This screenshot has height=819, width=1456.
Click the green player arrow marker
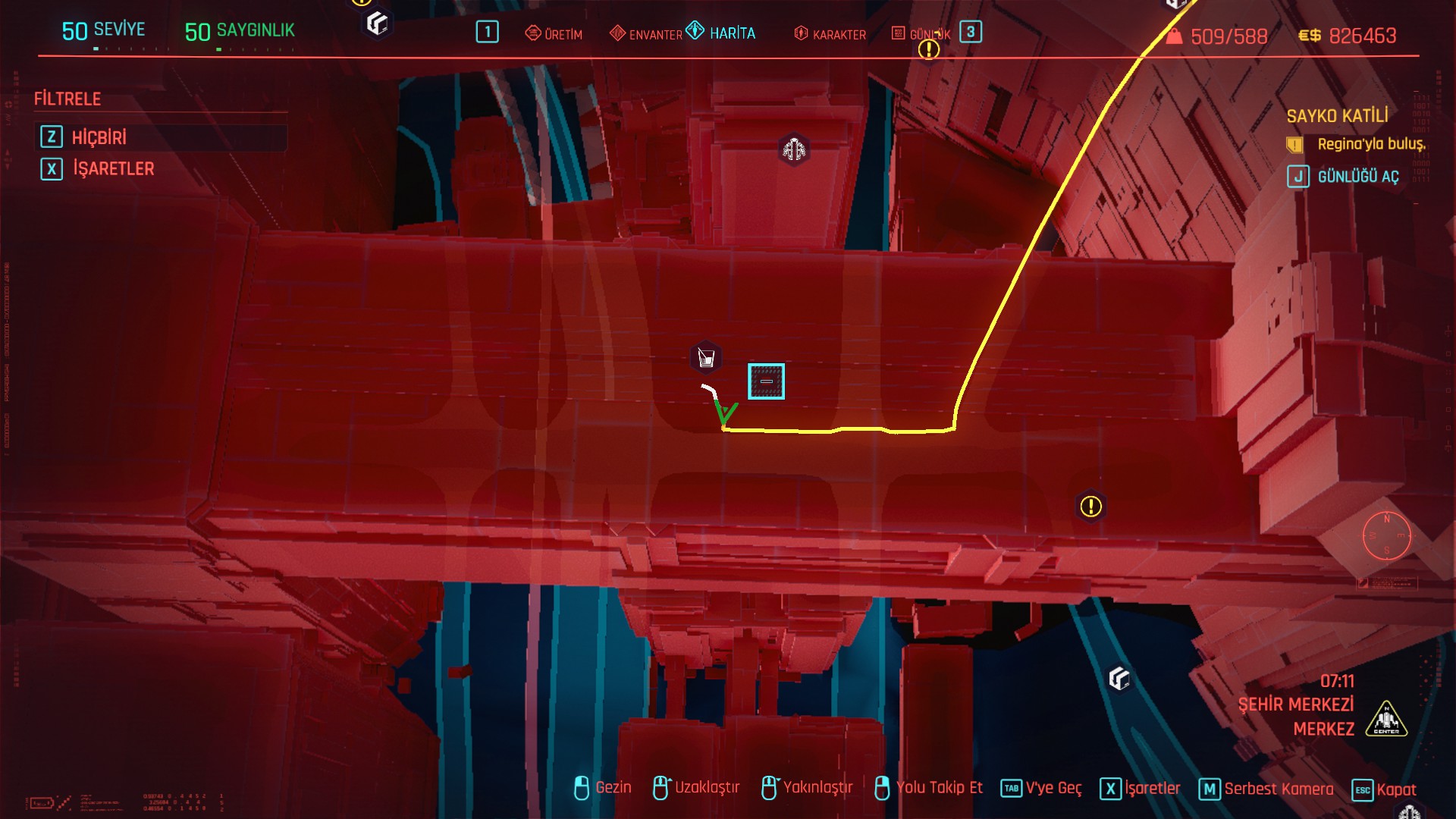tap(725, 412)
